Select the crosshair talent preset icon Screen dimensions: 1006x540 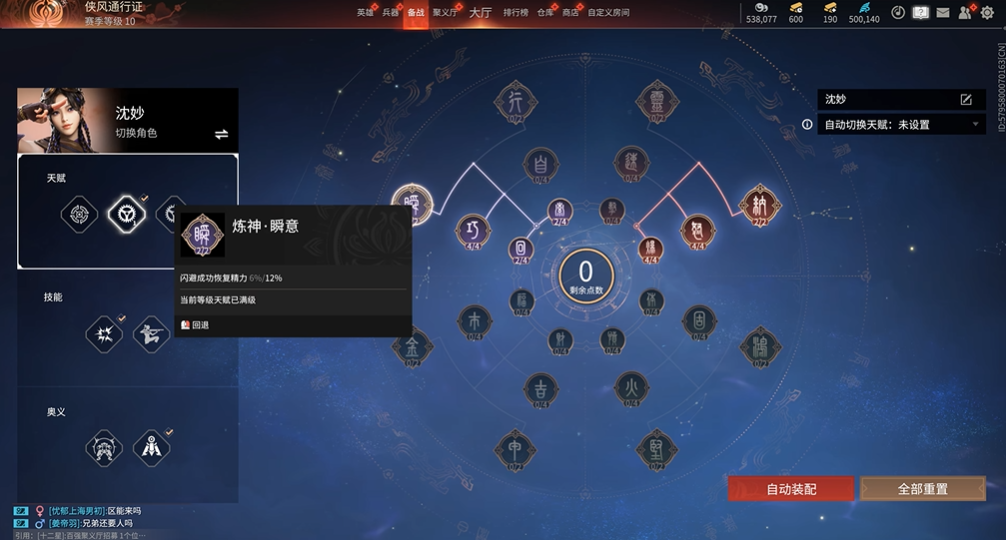click(x=79, y=213)
